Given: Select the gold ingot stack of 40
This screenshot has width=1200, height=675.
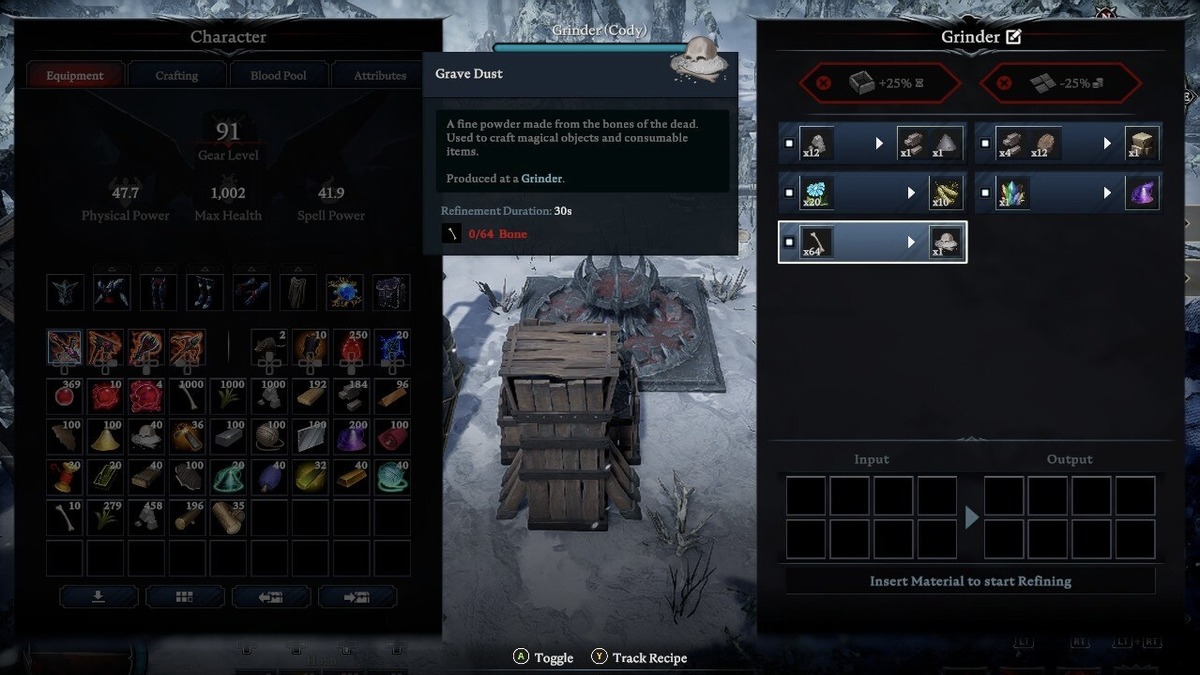Looking at the screenshot, I should 351,476.
